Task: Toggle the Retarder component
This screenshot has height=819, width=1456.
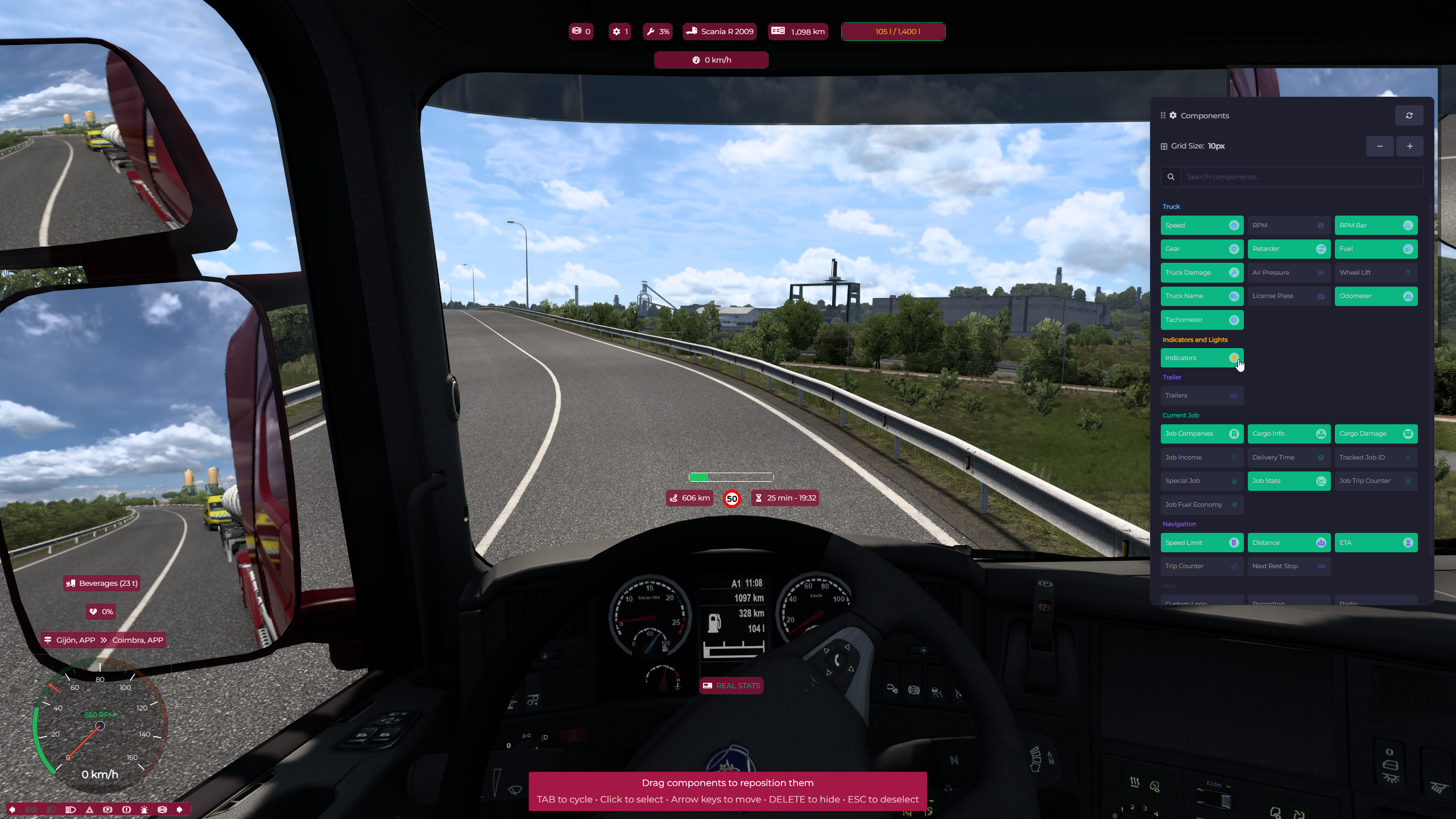Action: pyautogui.click(x=1288, y=249)
